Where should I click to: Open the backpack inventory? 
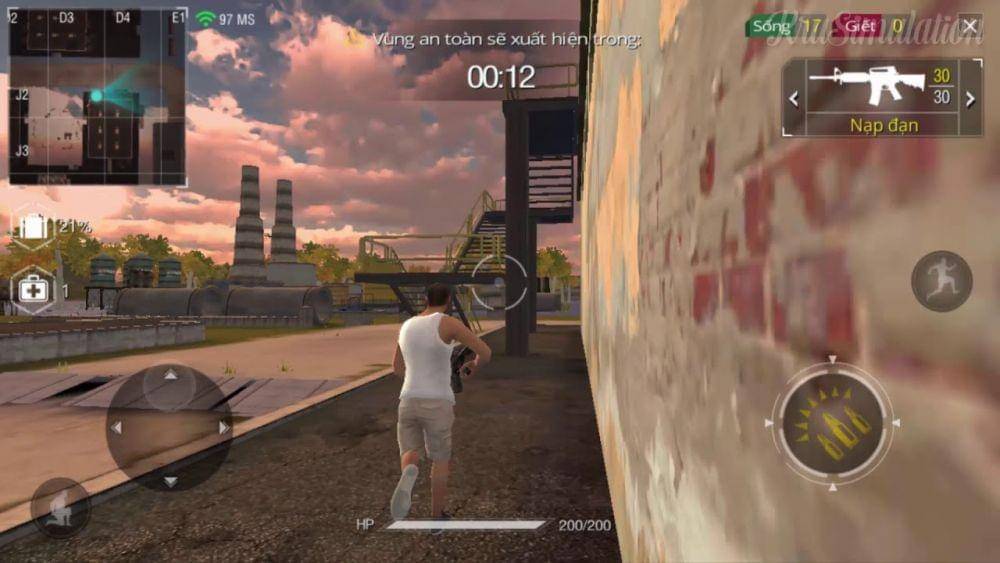(x=33, y=226)
